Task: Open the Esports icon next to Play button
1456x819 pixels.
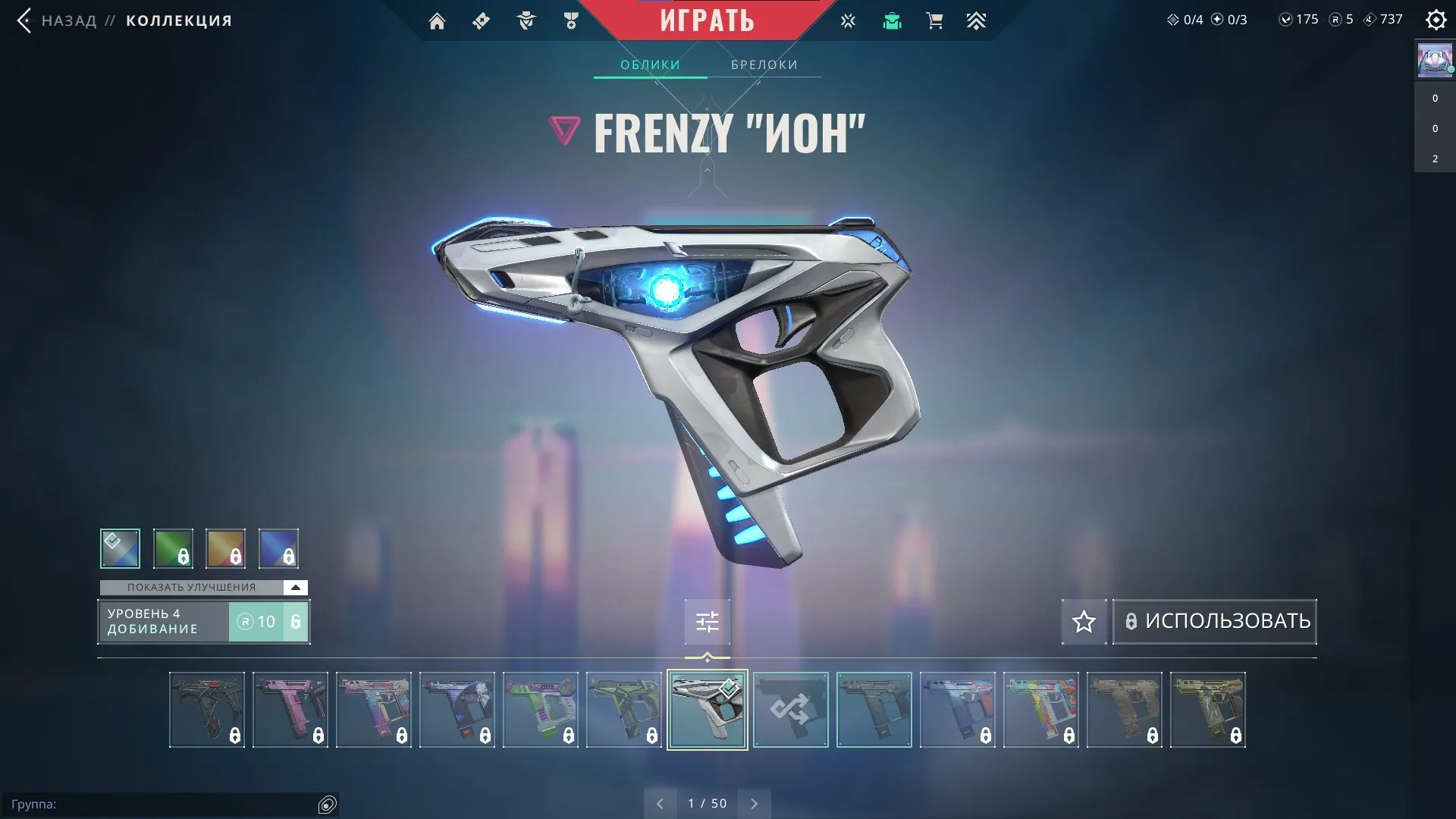Action: point(847,20)
